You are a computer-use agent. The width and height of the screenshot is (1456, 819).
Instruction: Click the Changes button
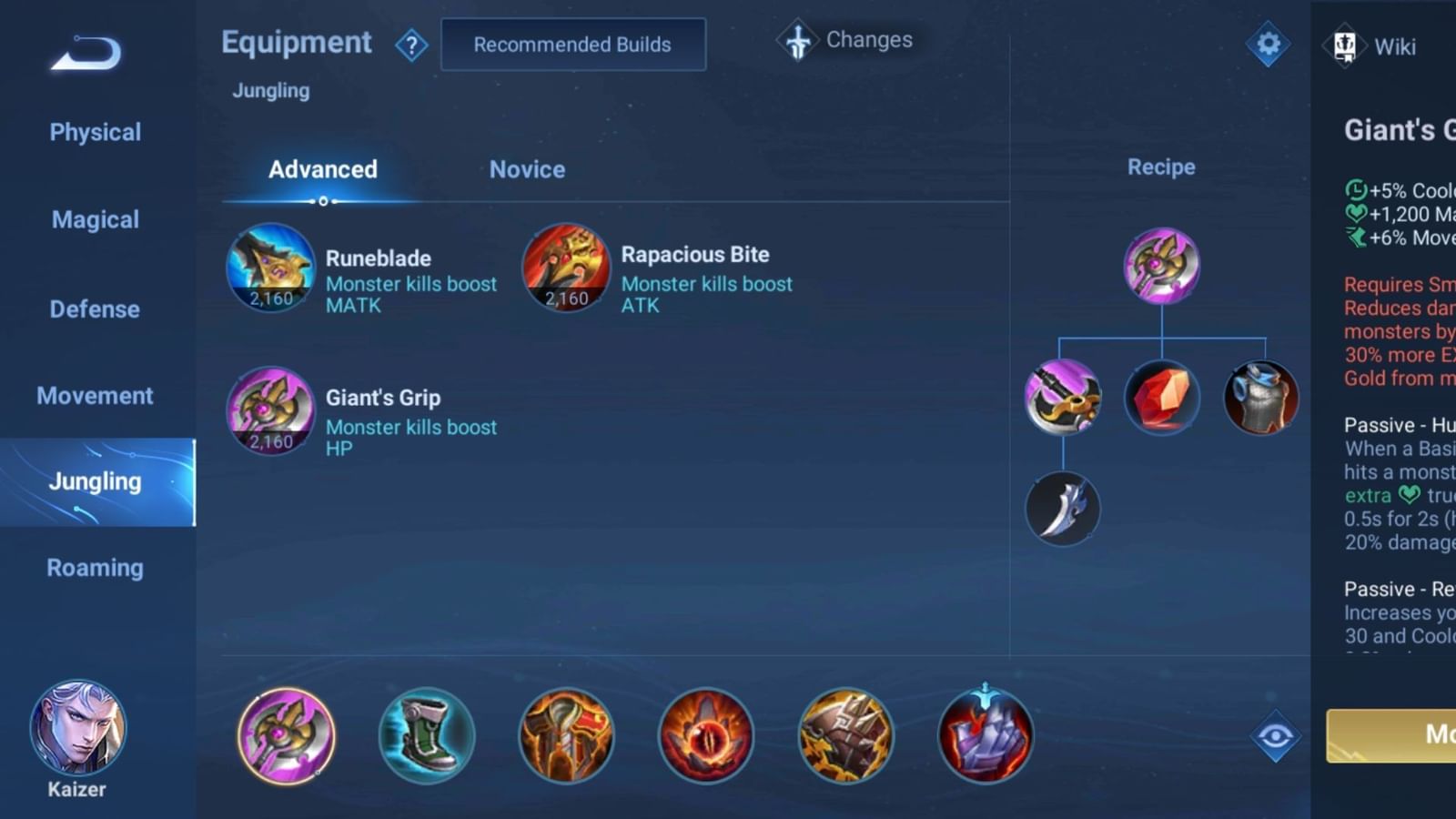pyautogui.click(x=845, y=40)
